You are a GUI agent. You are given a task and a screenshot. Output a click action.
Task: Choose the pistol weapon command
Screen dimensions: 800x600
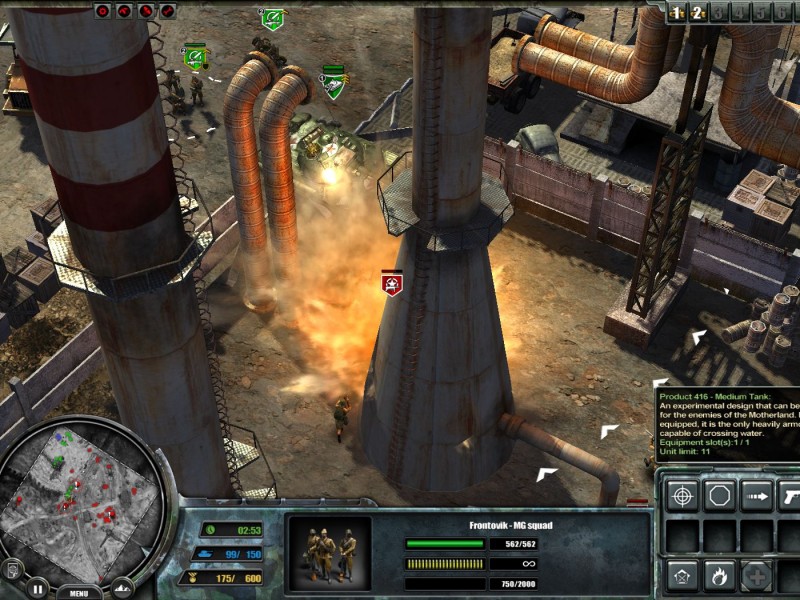[790, 495]
